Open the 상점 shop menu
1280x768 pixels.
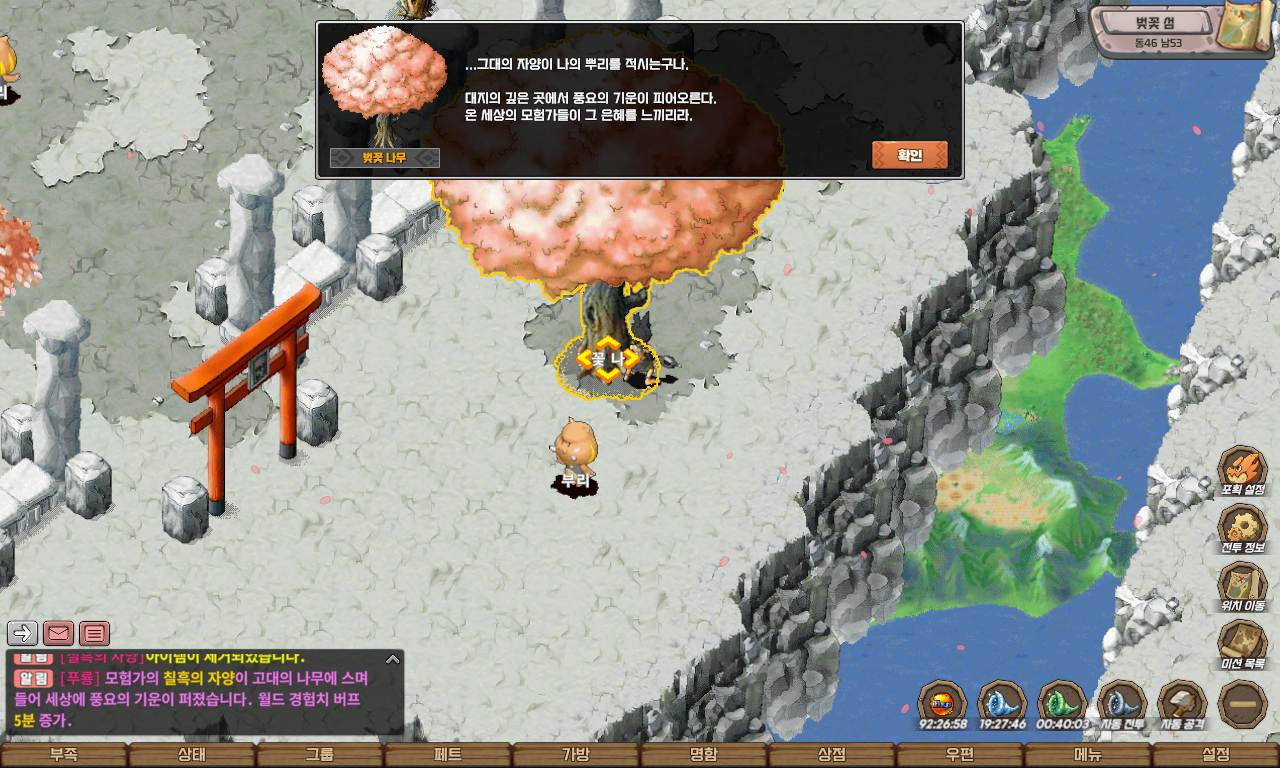832,755
